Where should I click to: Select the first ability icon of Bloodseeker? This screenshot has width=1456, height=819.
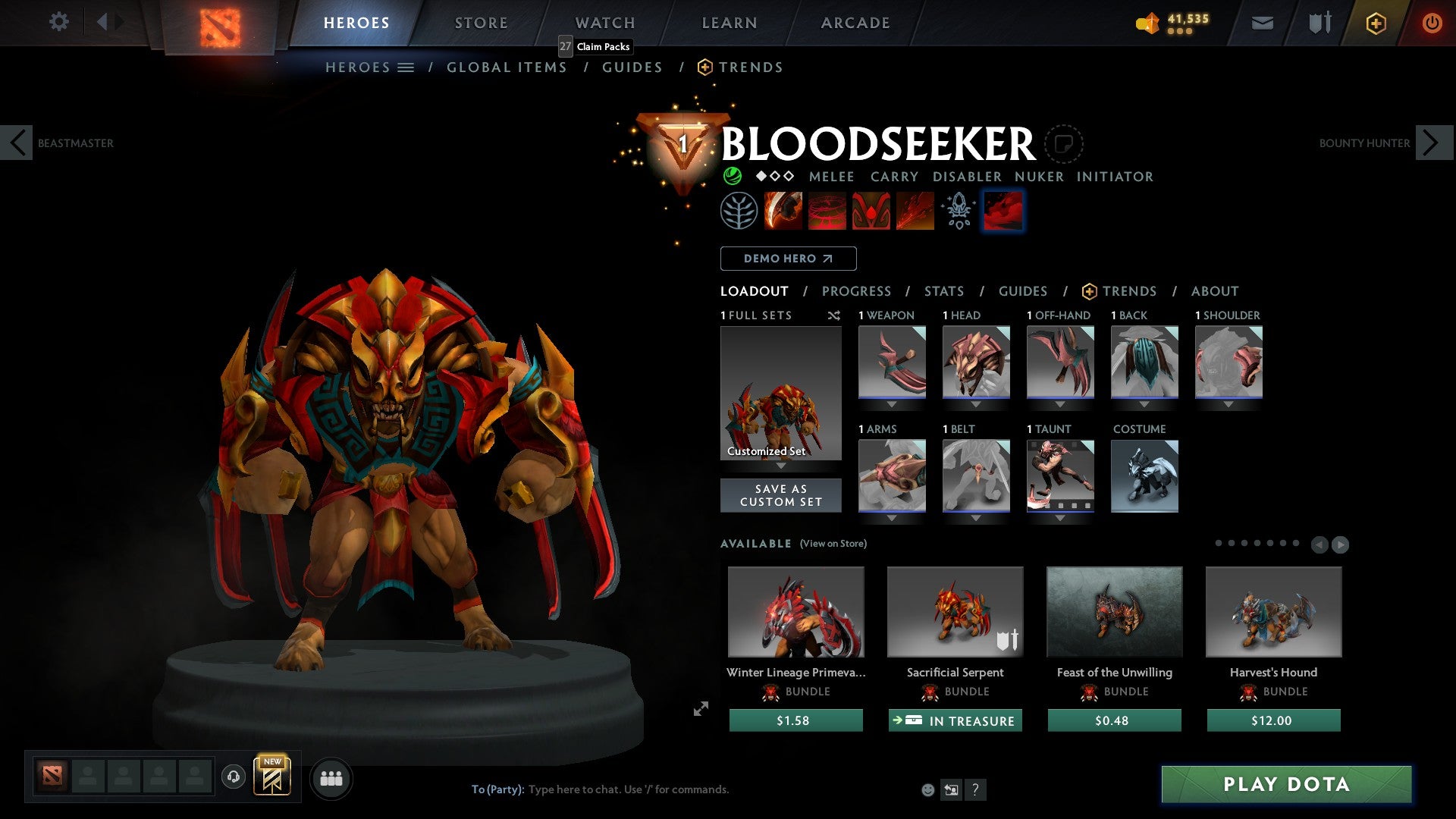coord(783,211)
